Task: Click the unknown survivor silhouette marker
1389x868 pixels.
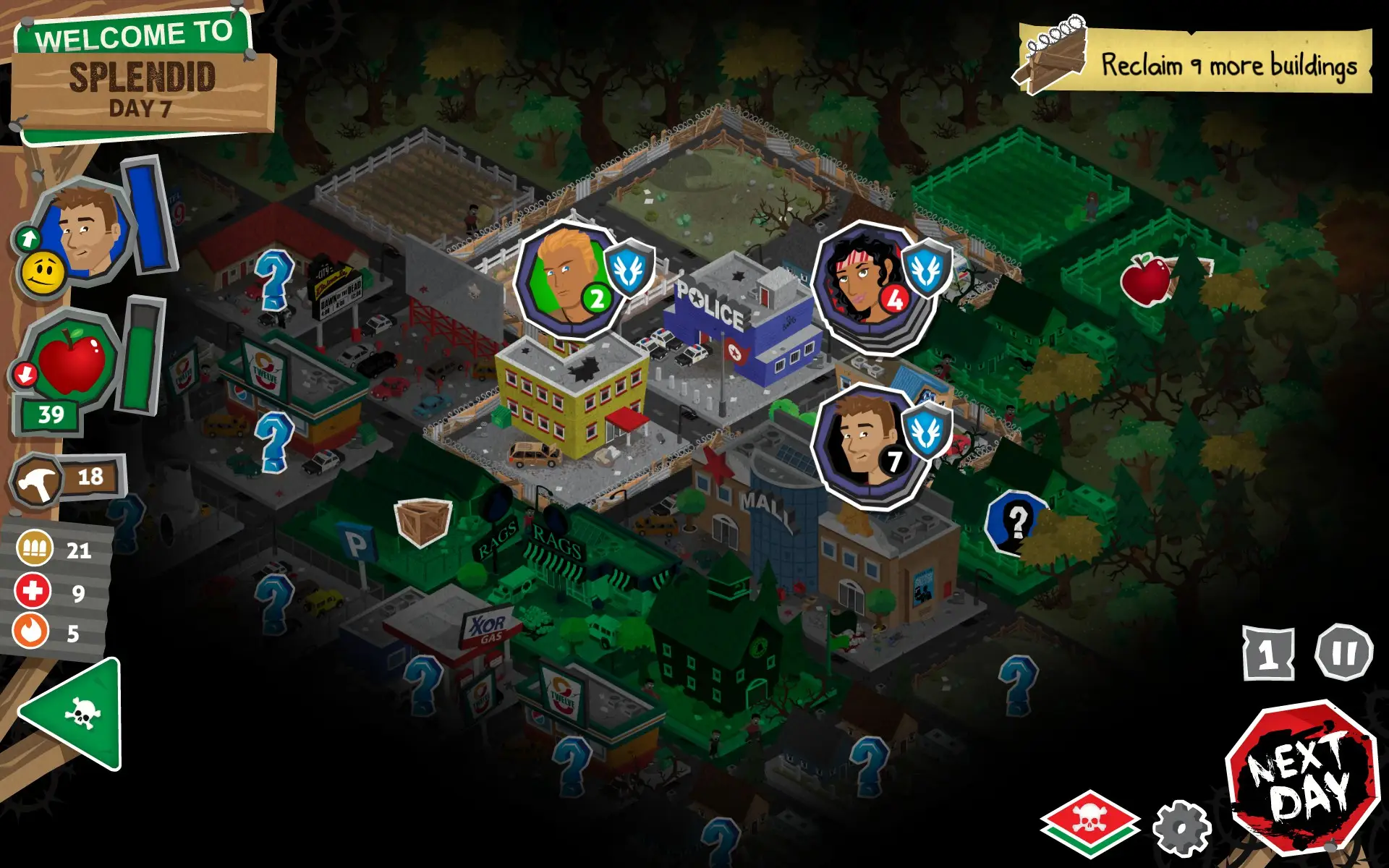Action: click(1016, 521)
